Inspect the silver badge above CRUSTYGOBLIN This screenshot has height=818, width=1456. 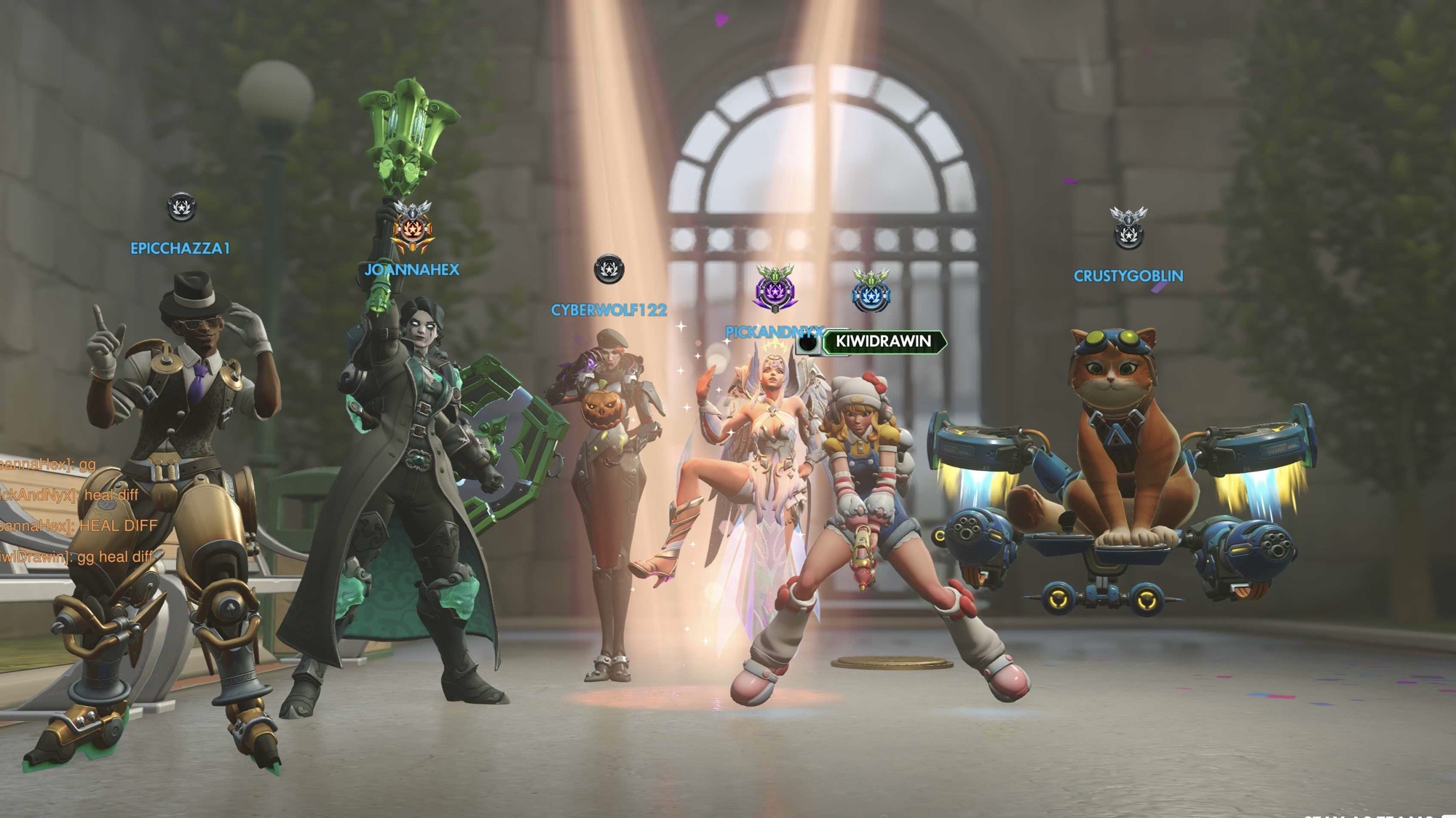pos(1128,229)
